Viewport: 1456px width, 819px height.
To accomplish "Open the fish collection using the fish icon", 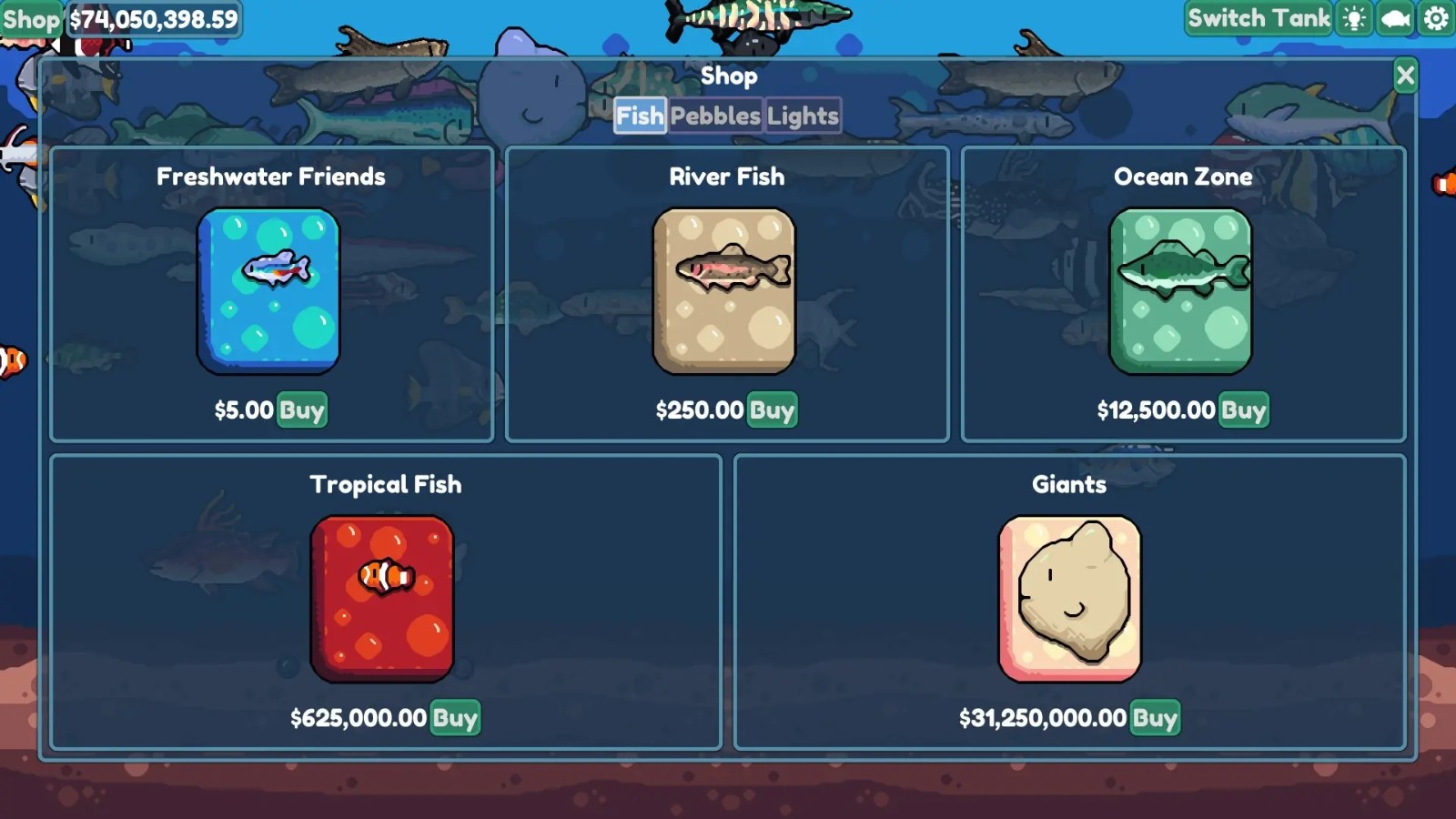I will pos(1392,17).
